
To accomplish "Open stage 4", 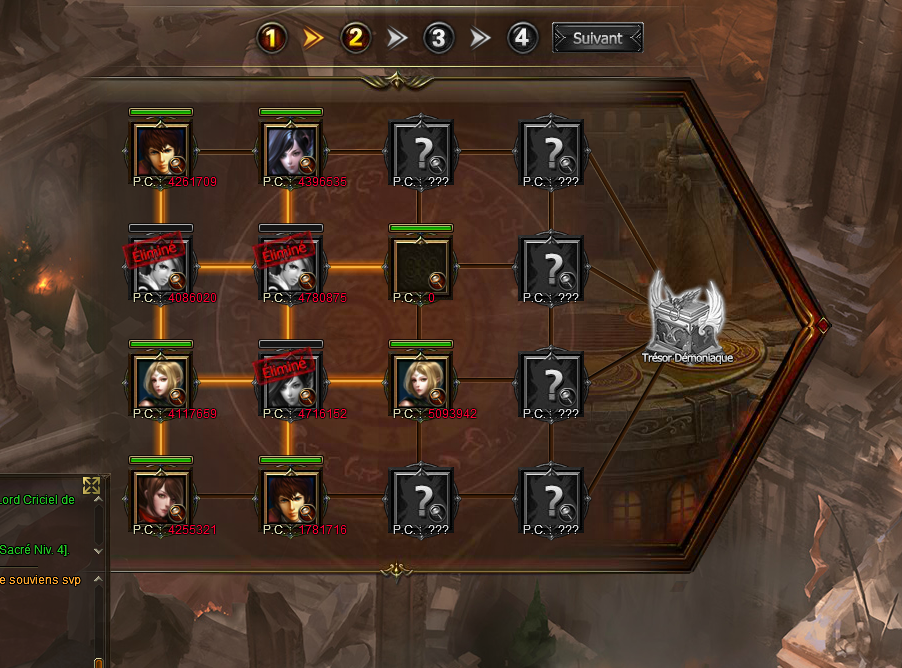I will (x=521, y=39).
